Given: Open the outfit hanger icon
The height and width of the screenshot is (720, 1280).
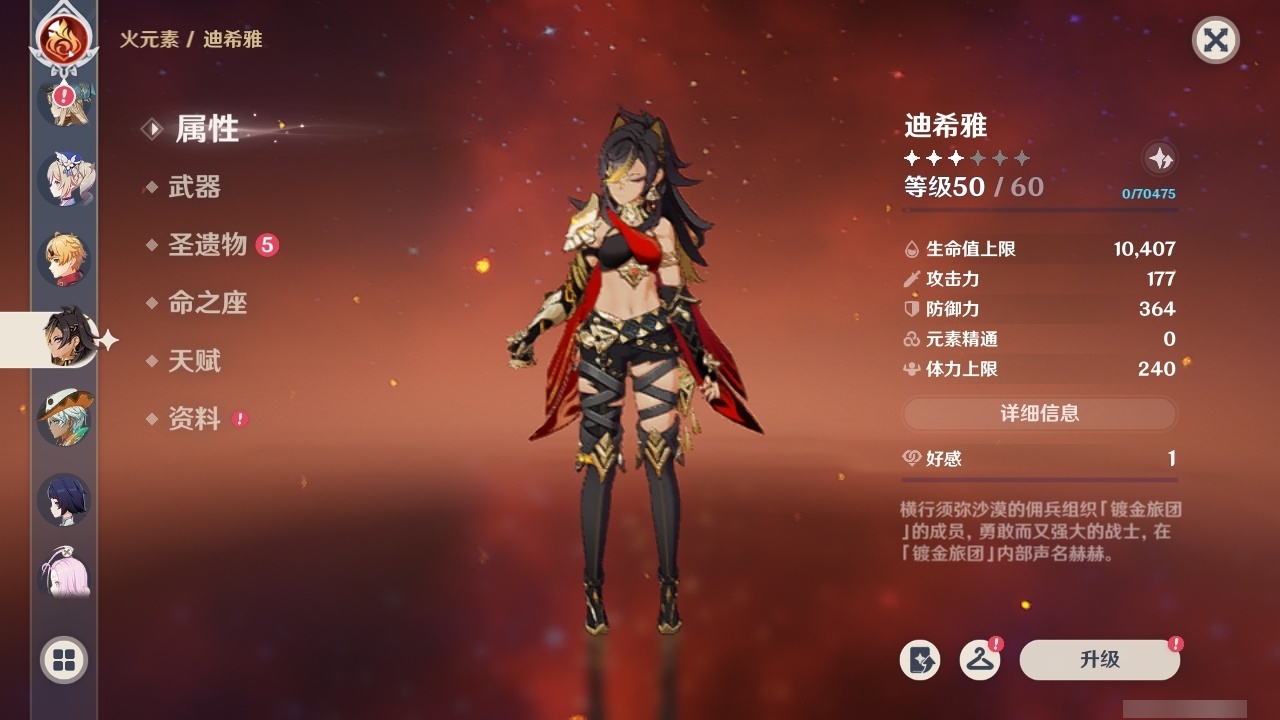Looking at the screenshot, I should click(x=980, y=660).
